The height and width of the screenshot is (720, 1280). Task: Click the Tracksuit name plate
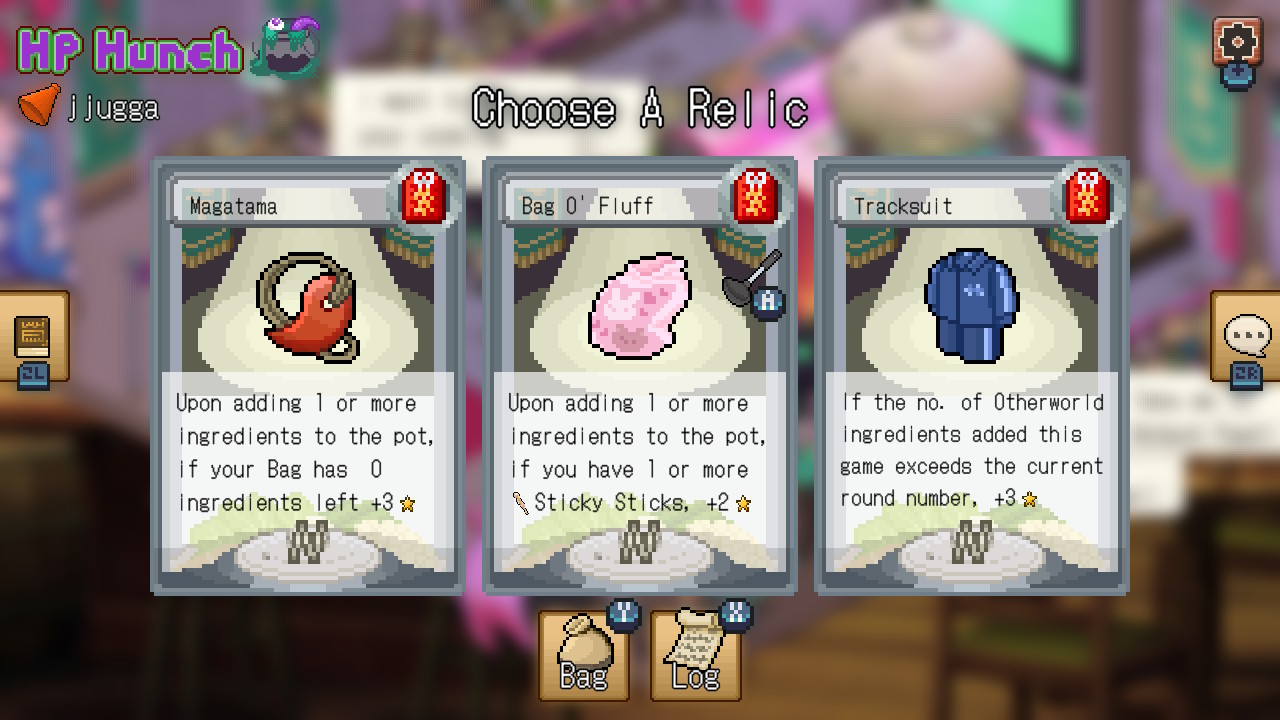(x=945, y=206)
